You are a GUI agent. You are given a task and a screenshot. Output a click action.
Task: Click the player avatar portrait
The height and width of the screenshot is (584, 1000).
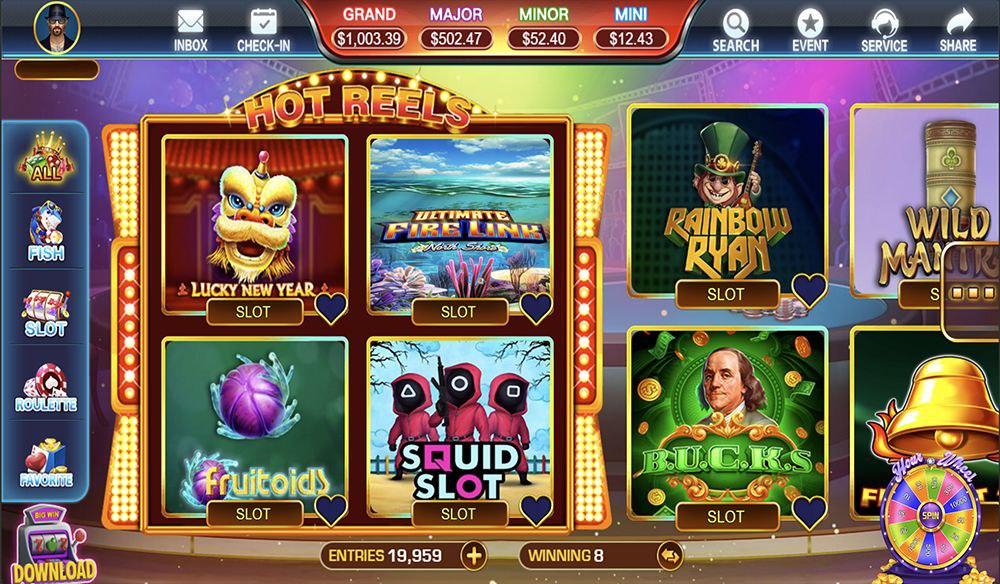[x=56, y=27]
